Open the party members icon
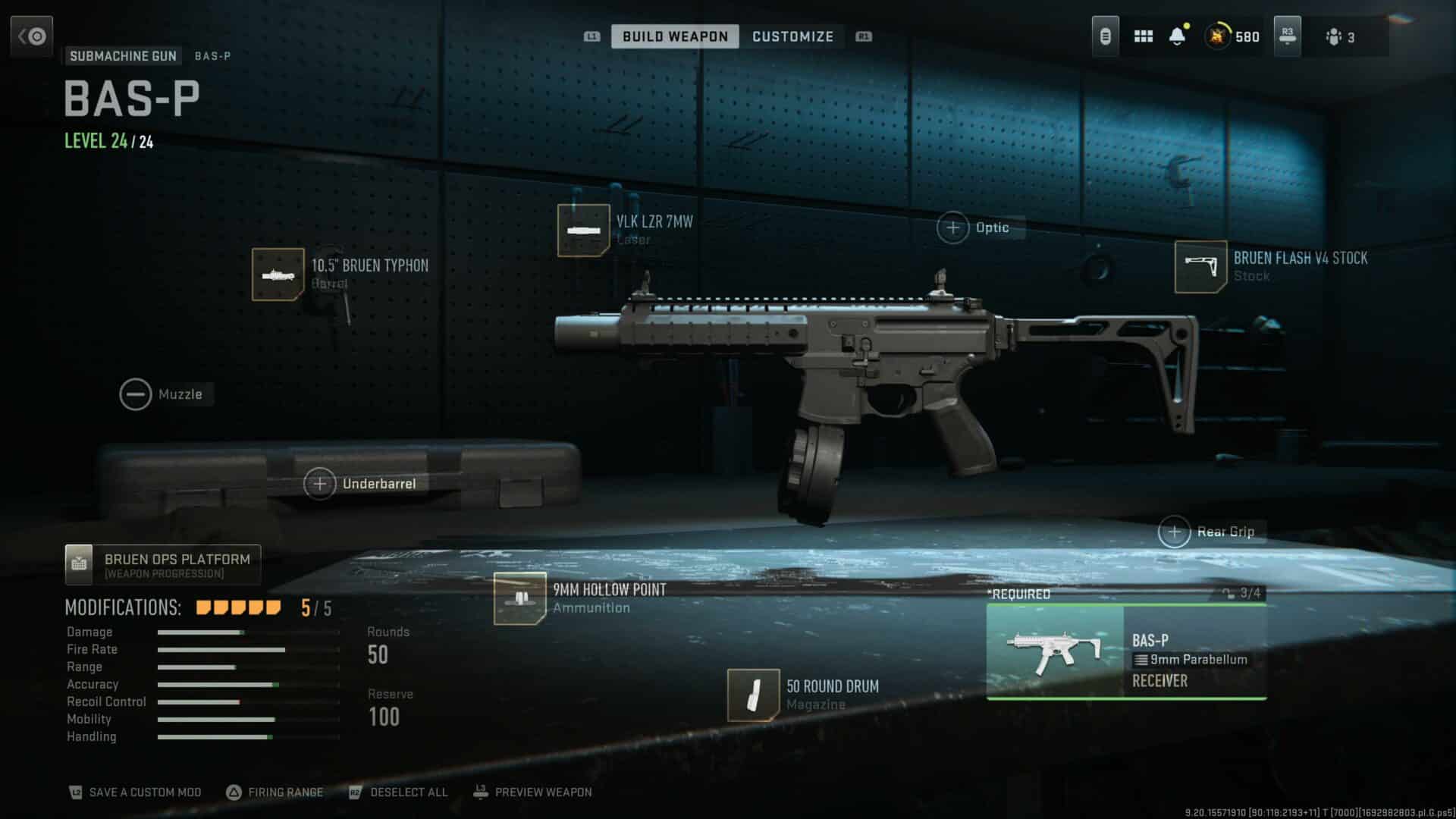The height and width of the screenshot is (819, 1456). click(x=1339, y=36)
